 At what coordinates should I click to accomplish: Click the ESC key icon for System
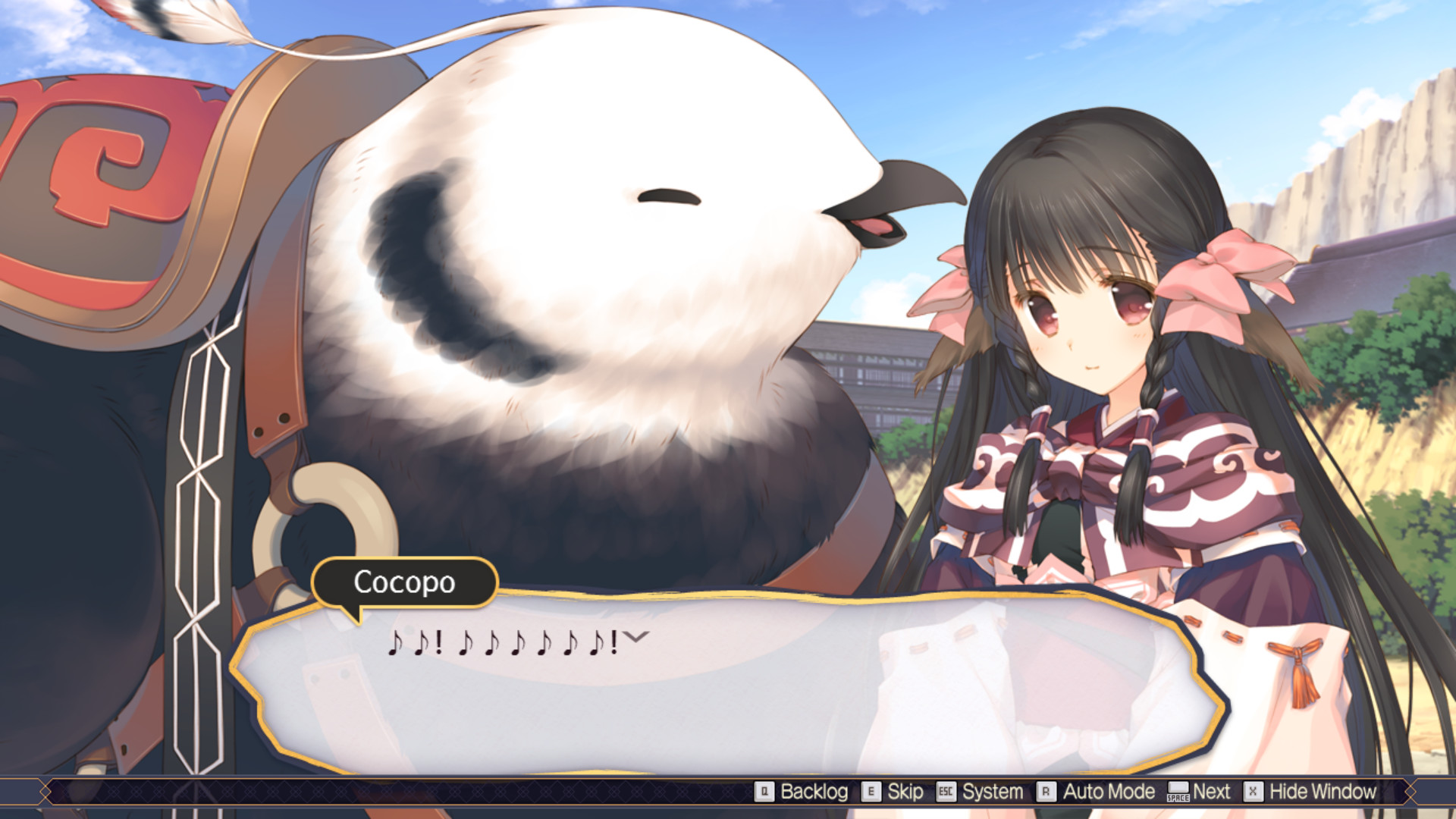[946, 791]
